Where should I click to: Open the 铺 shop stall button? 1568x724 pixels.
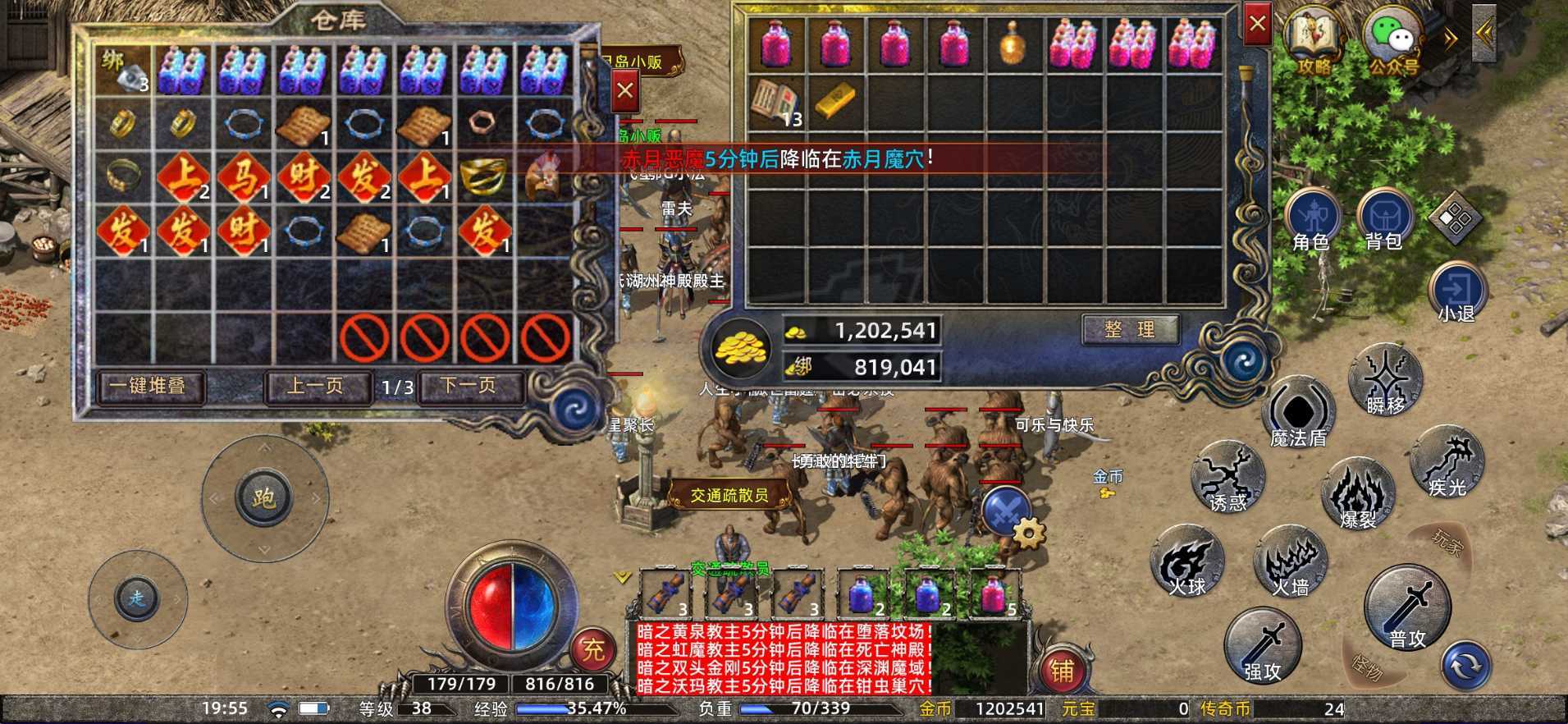(1062, 671)
